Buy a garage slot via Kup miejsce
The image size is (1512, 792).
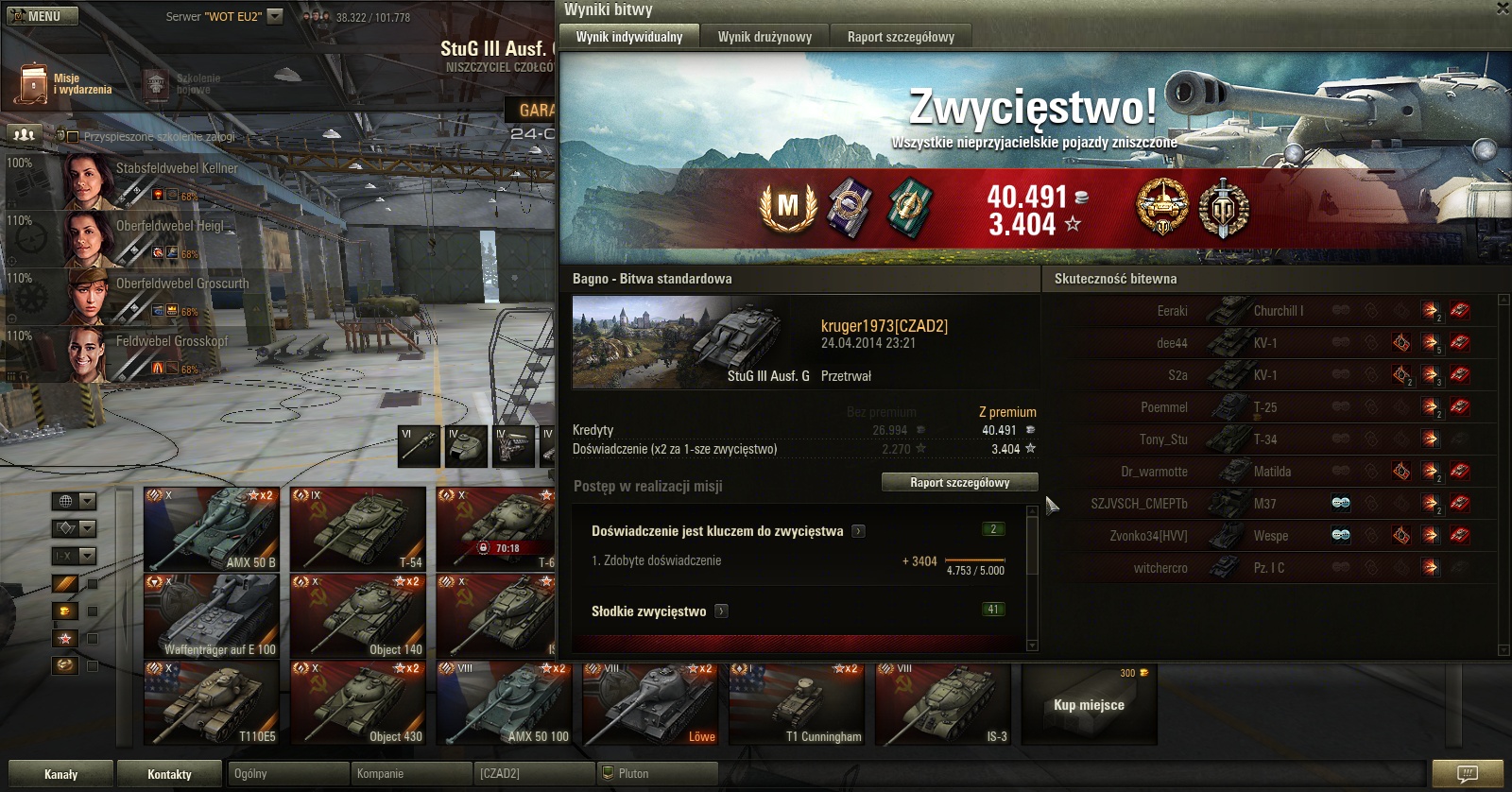(1089, 704)
